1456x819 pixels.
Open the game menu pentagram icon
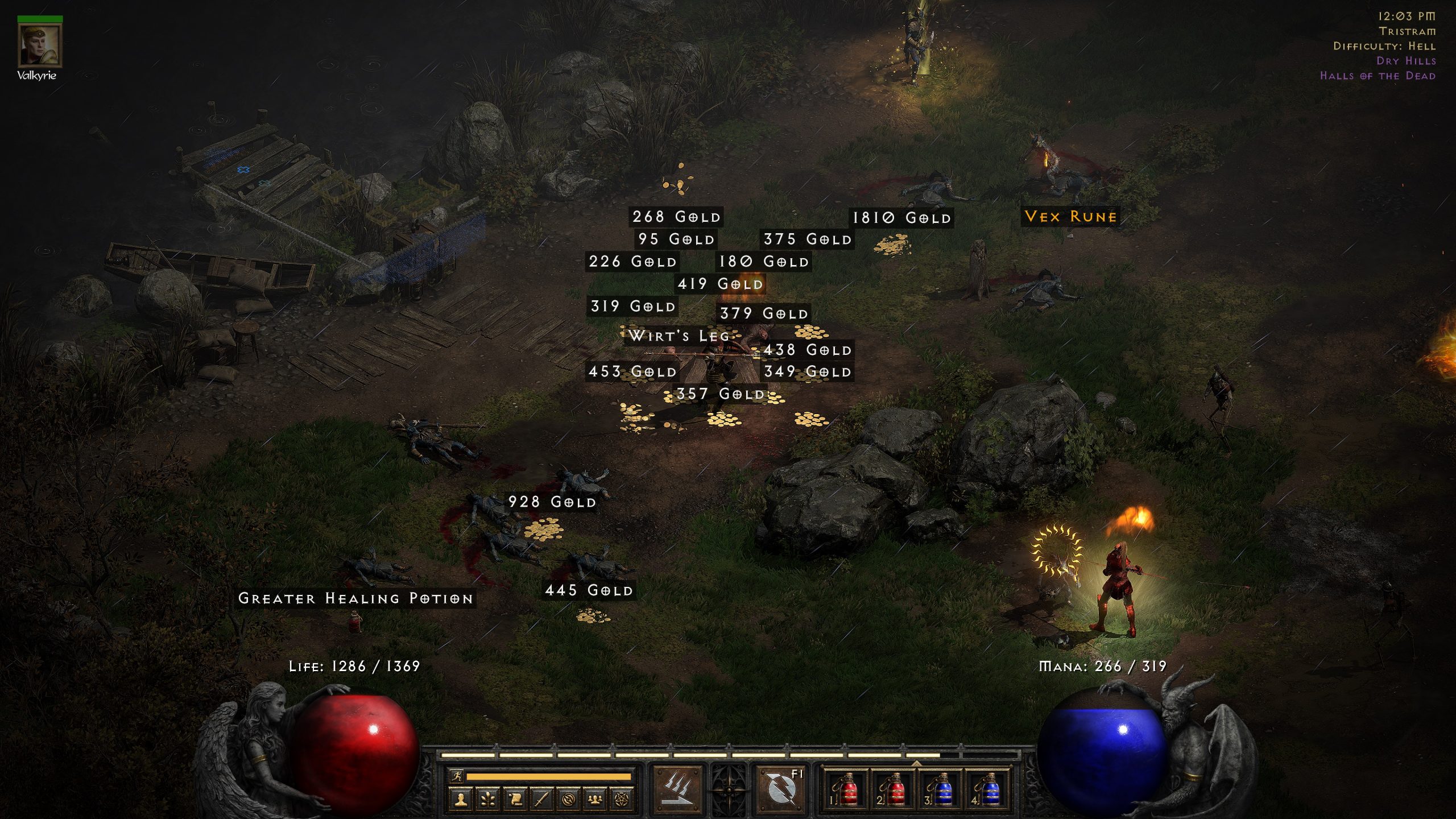click(622, 799)
